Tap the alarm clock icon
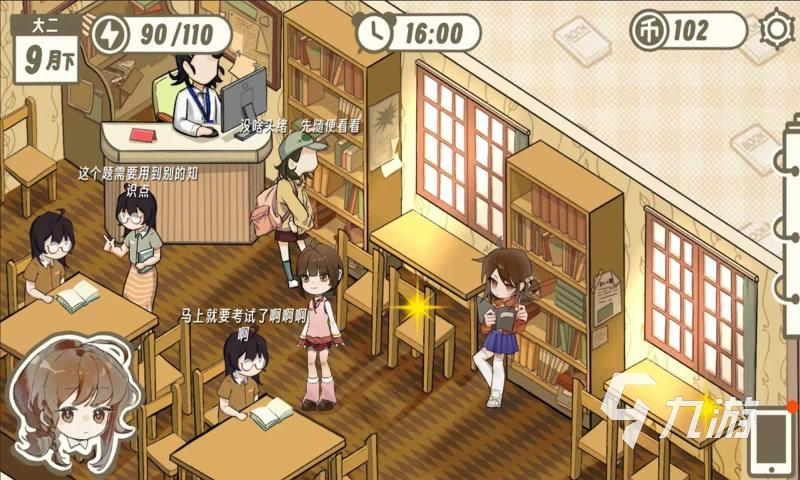This screenshot has width=800, height=480. pyautogui.click(x=375, y=32)
